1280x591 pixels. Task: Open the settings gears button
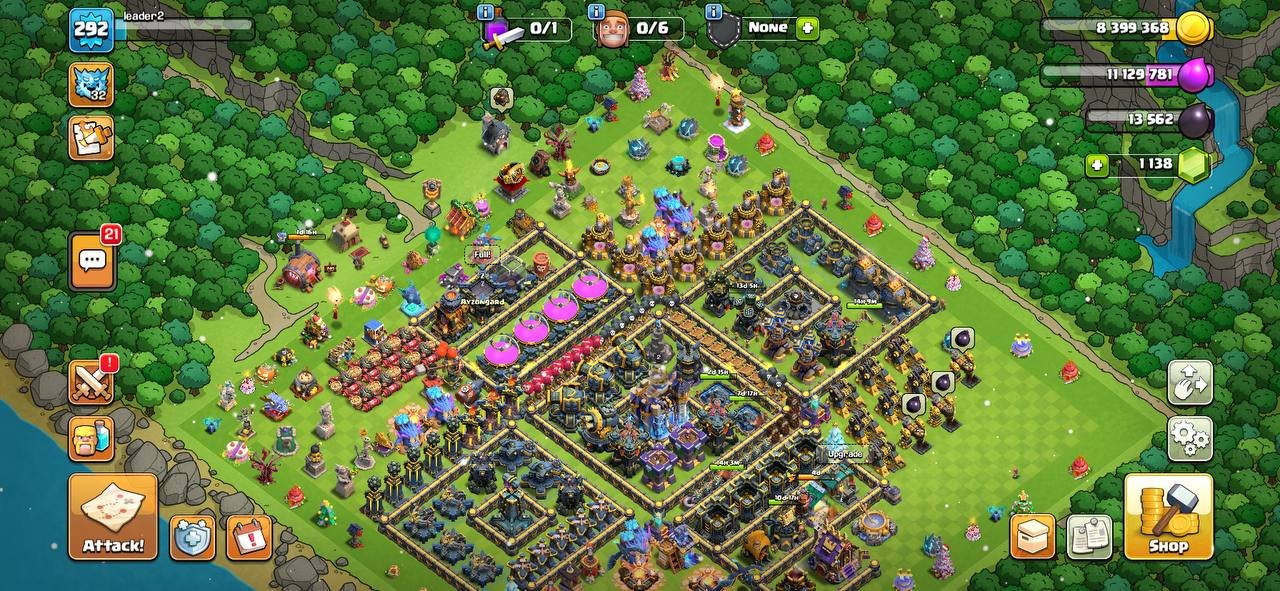pos(1190,438)
